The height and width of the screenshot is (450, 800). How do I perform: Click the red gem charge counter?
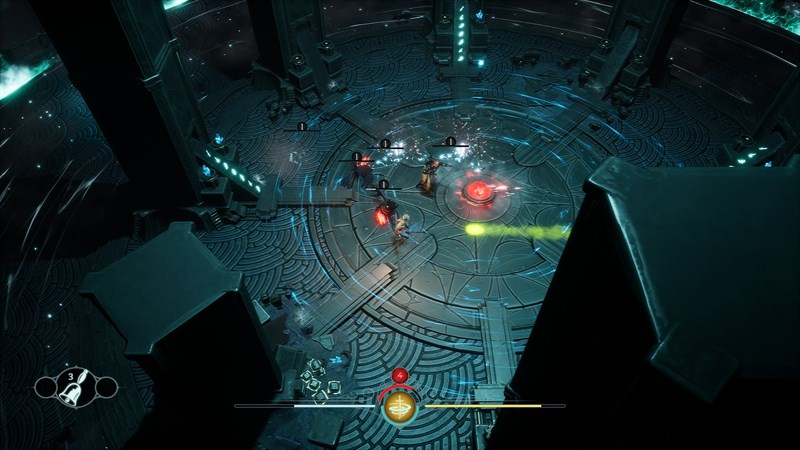click(x=400, y=376)
